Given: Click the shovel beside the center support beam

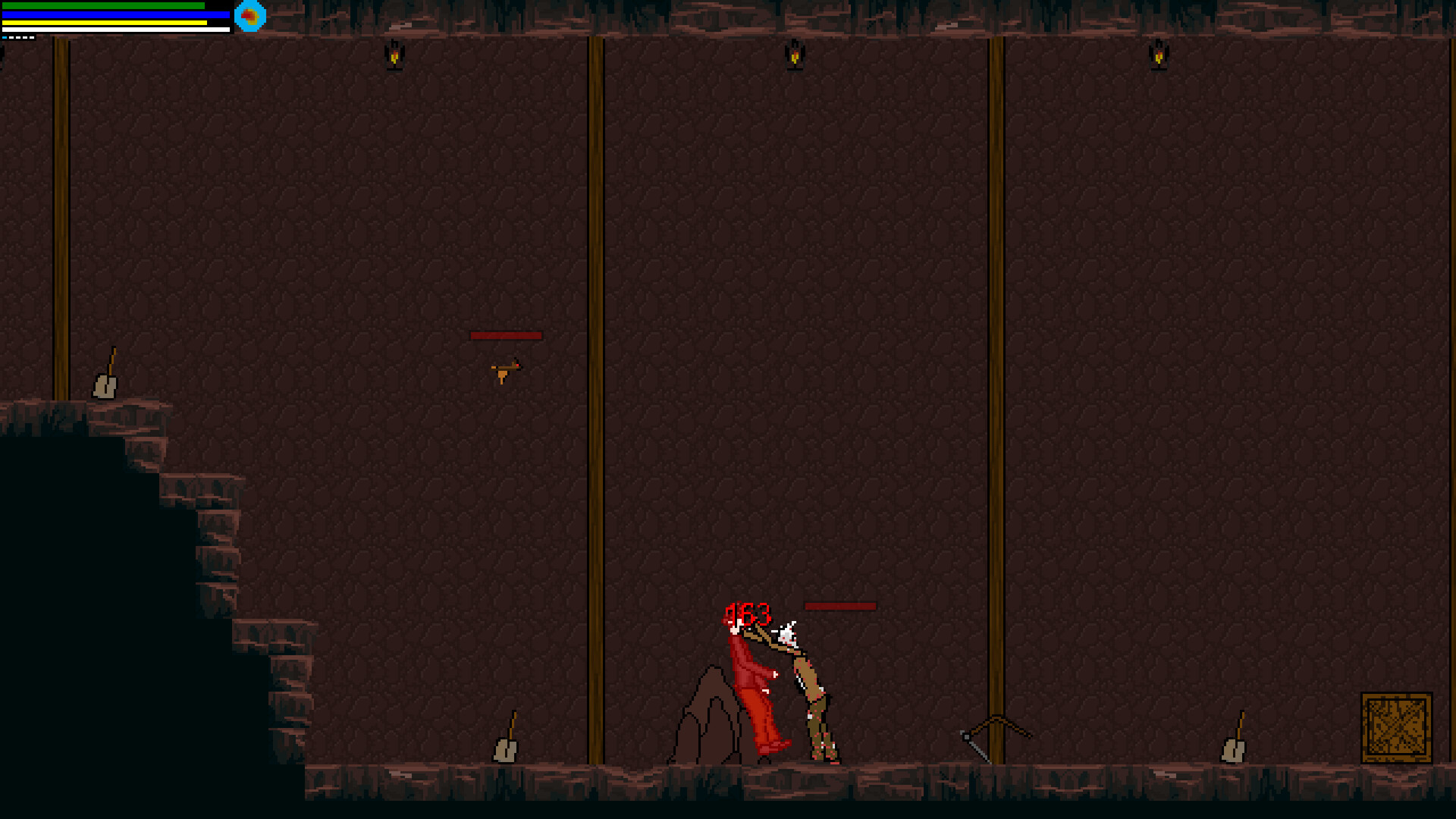Looking at the screenshot, I should coord(504,739).
